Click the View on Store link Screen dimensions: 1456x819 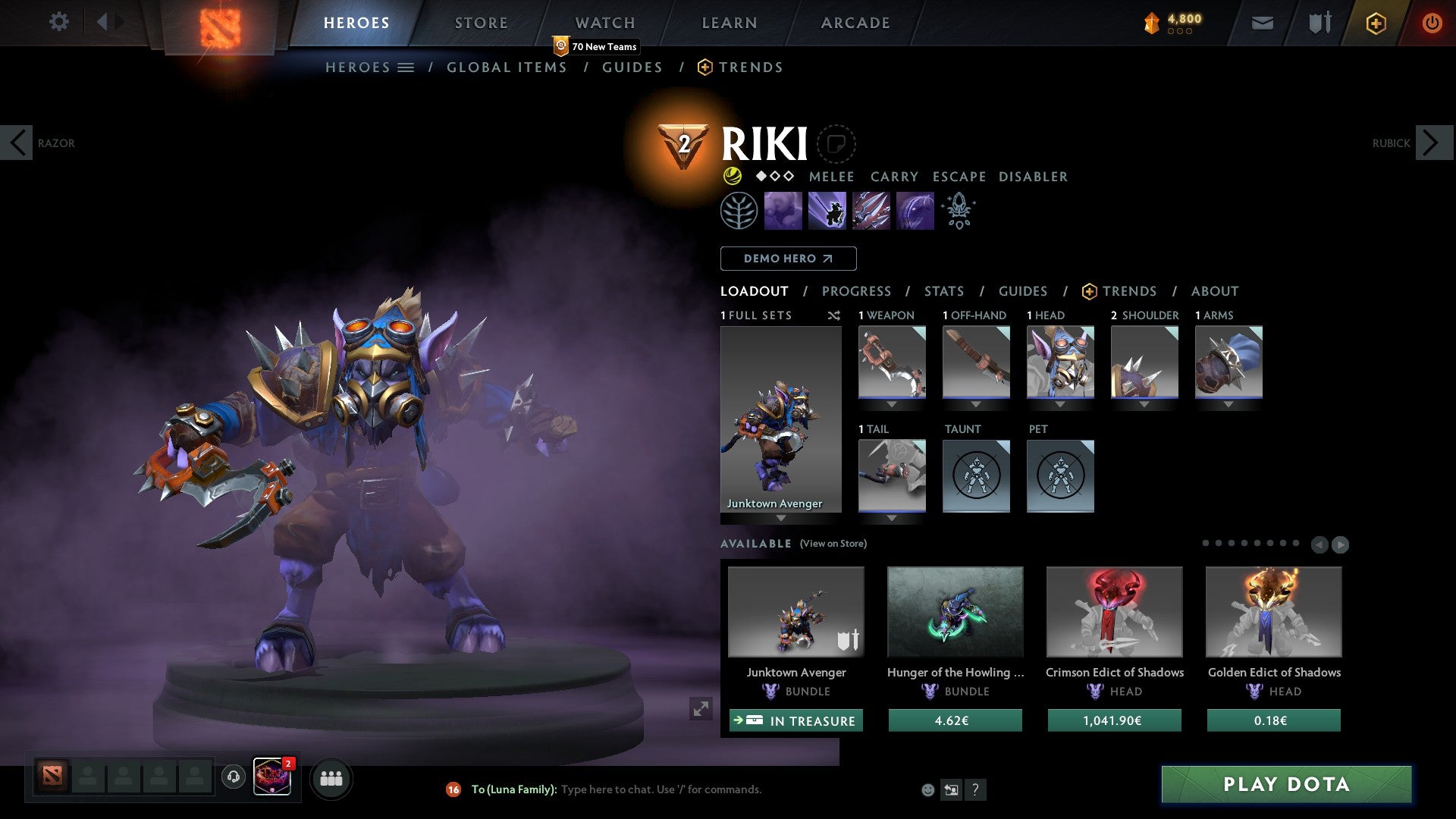pos(833,544)
